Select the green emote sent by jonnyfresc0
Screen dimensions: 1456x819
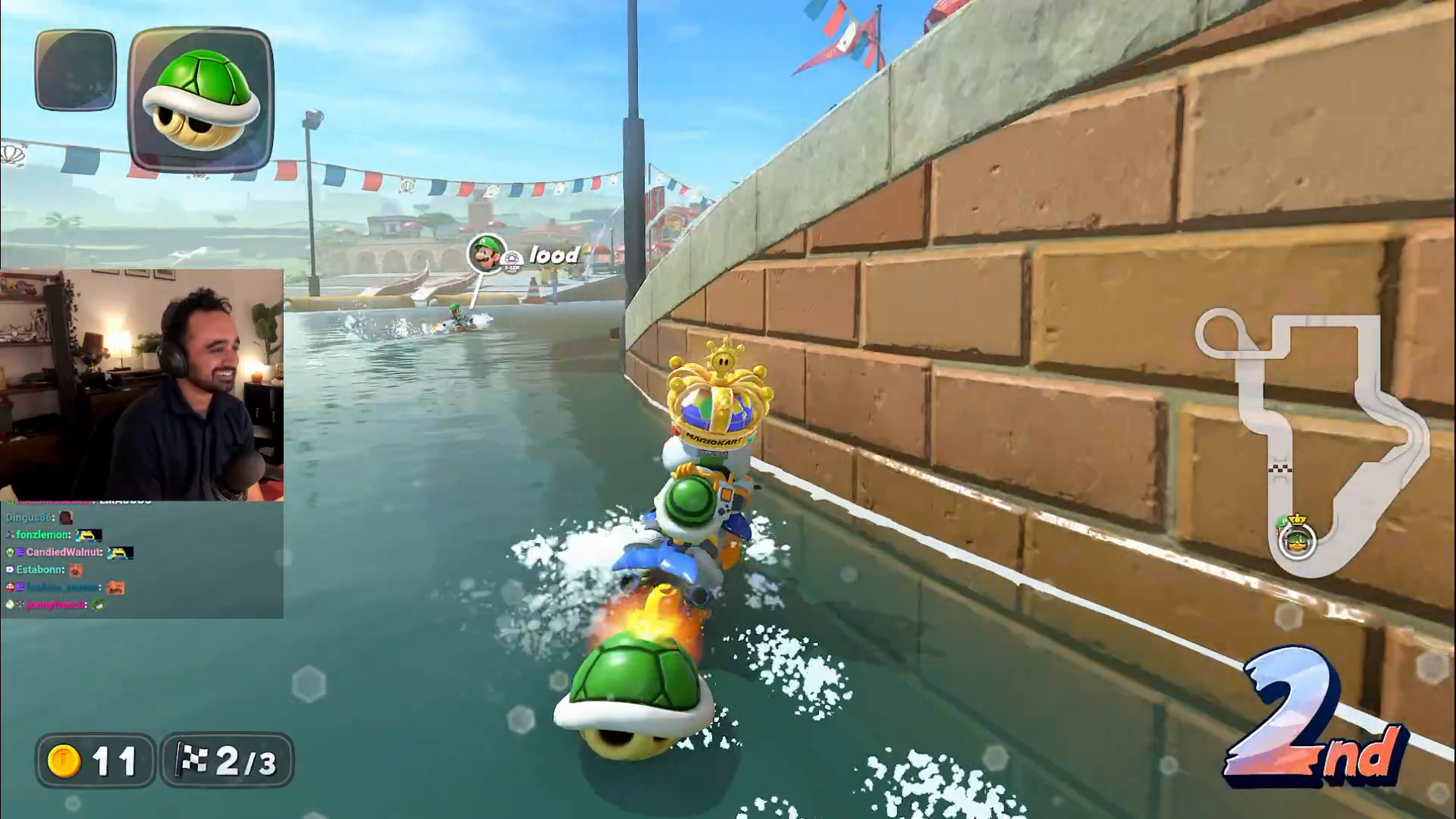point(99,606)
